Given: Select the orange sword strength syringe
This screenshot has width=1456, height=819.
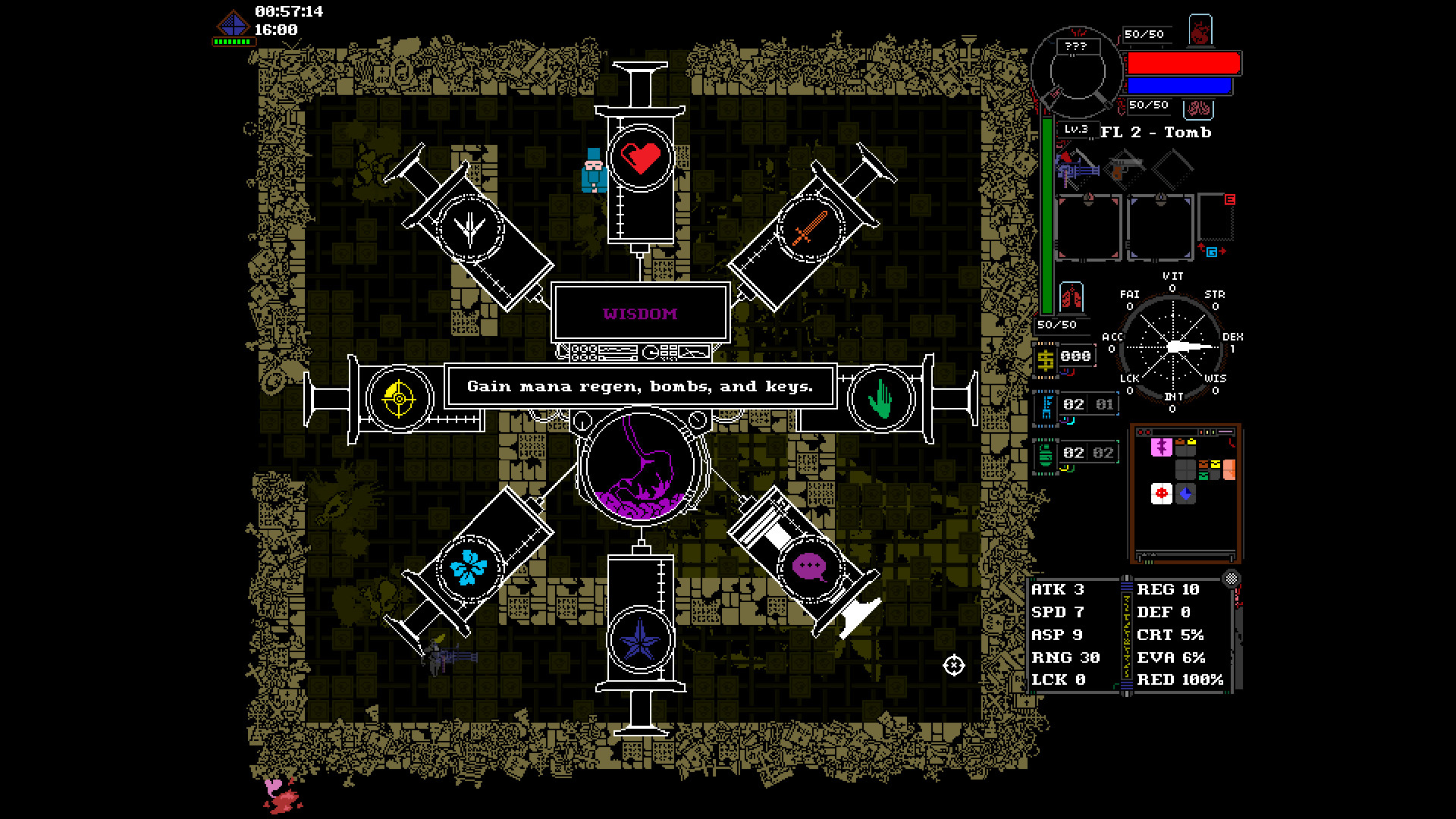Looking at the screenshot, I should pos(810,227).
